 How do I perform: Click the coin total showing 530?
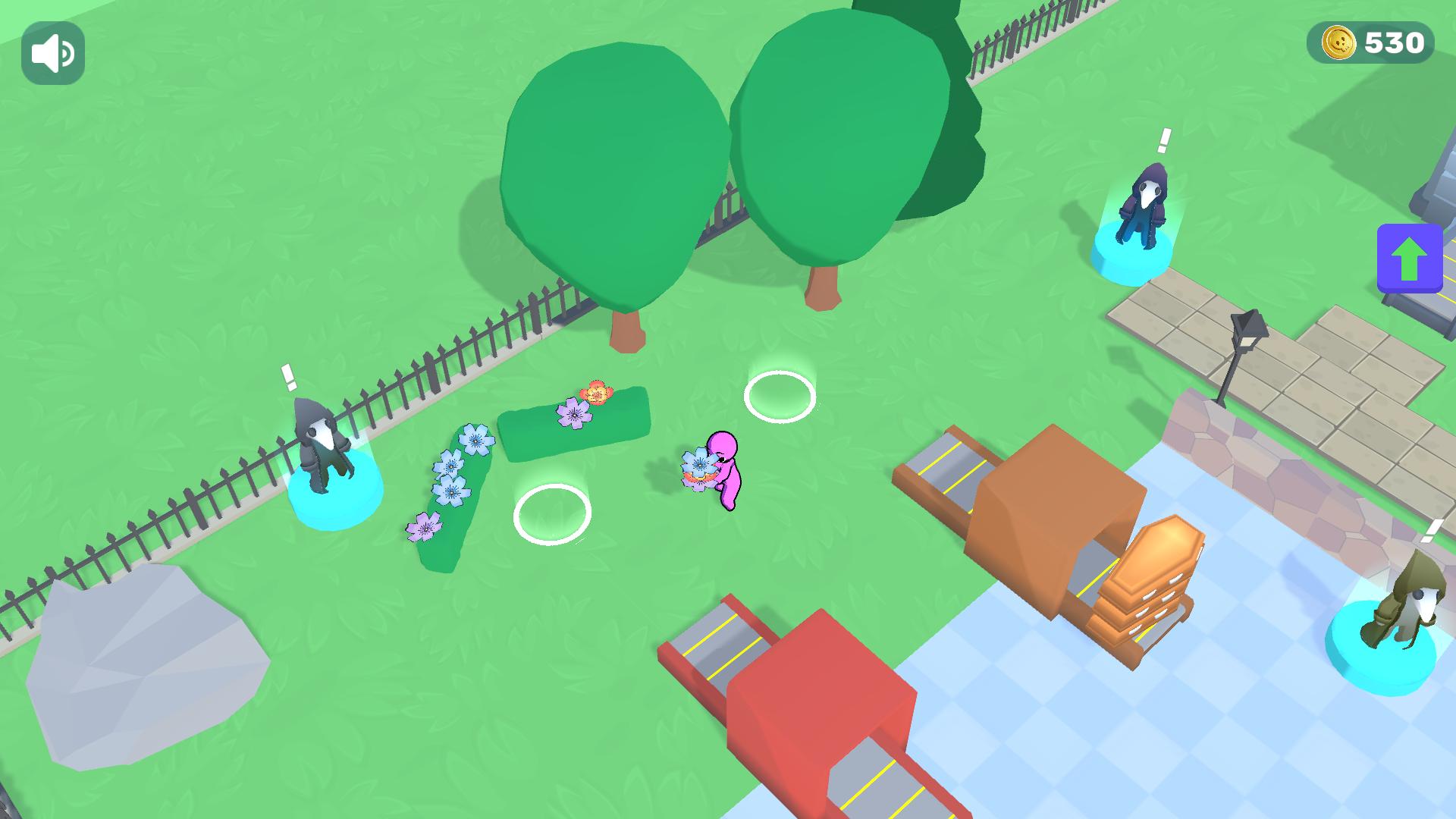tap(1393, 42)
